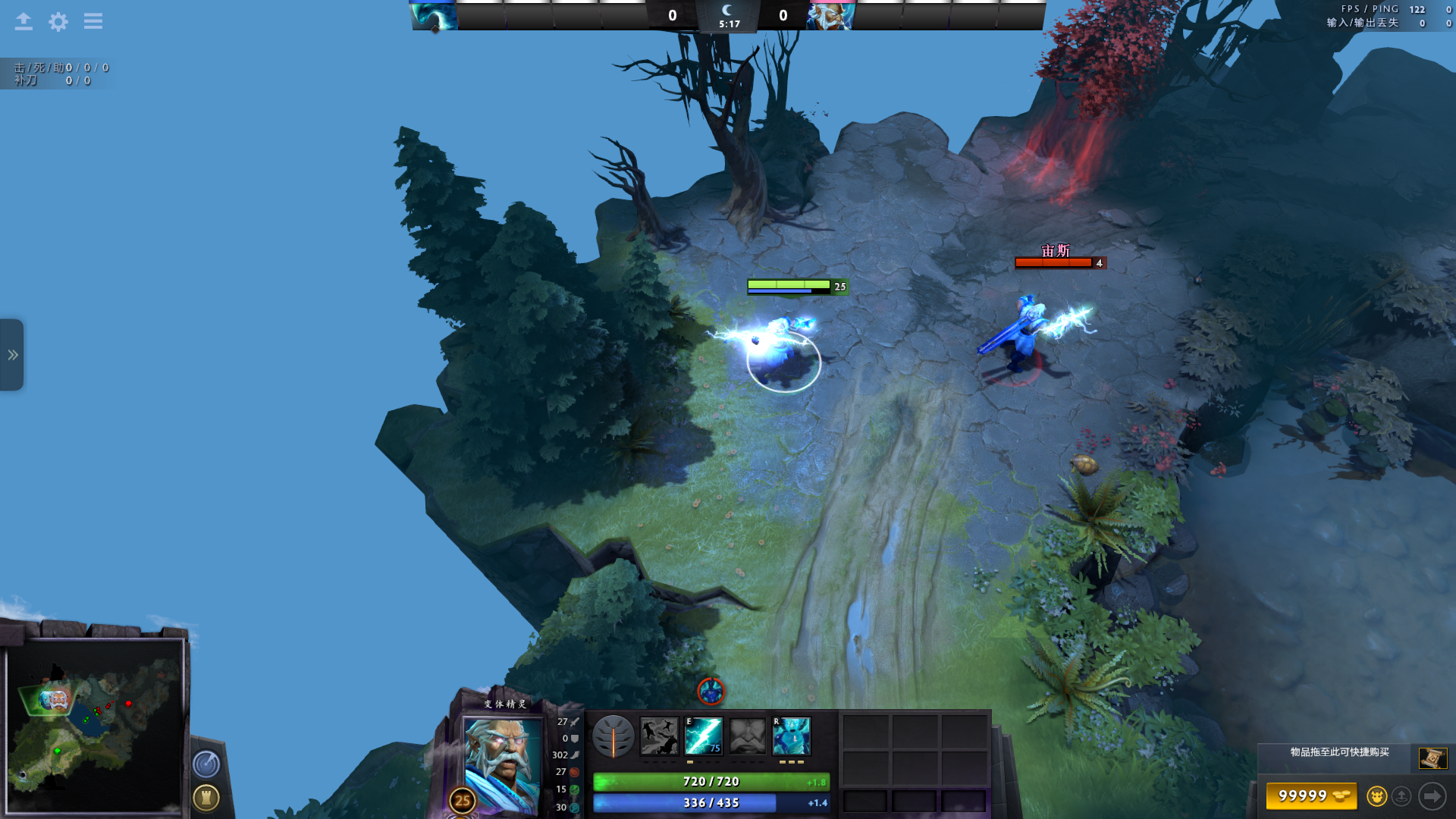This screenshot has height=819, width=1456.
Task: Select the Morphling portrait in top bar
Action: (x=434, y=16)
